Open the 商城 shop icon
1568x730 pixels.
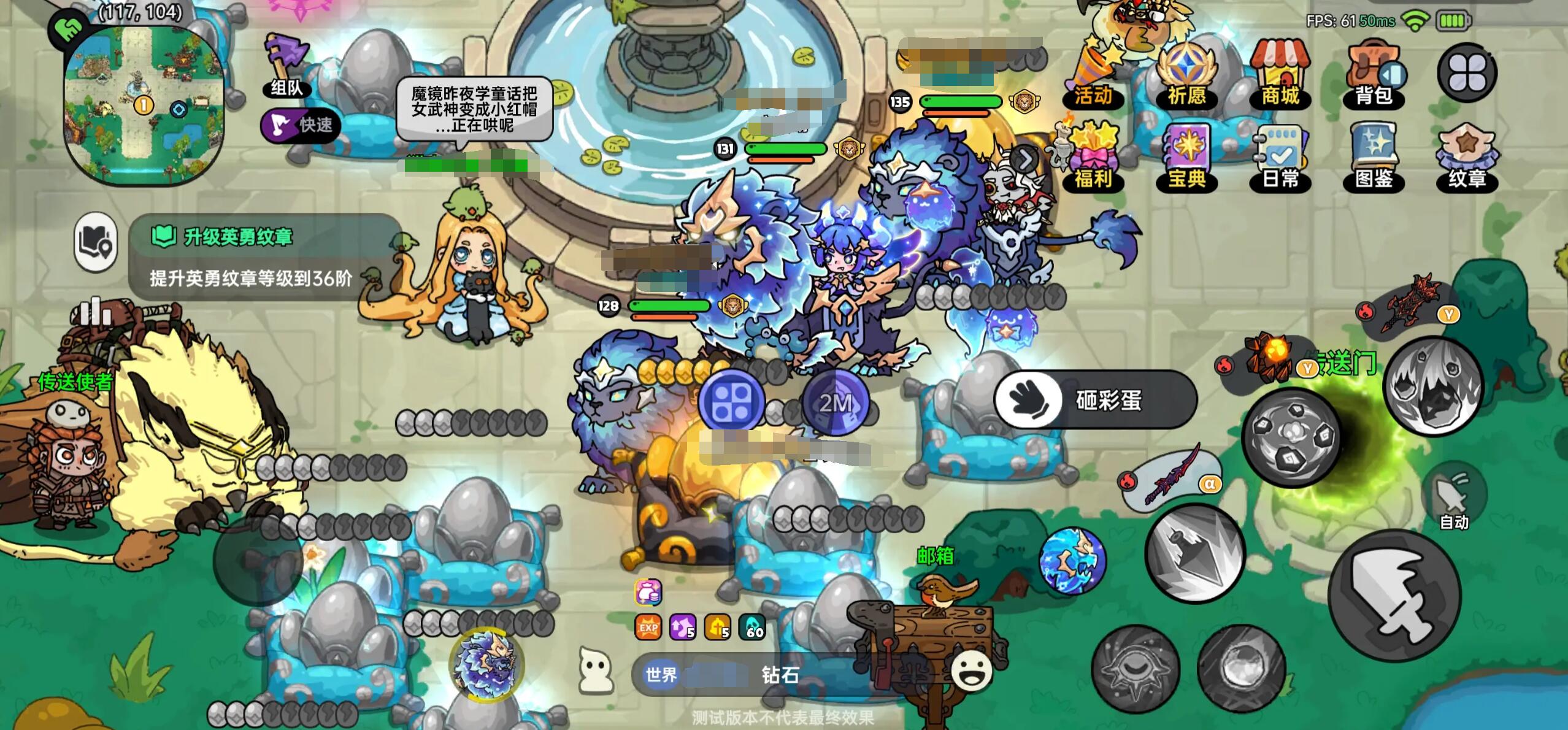(1280, 67)
